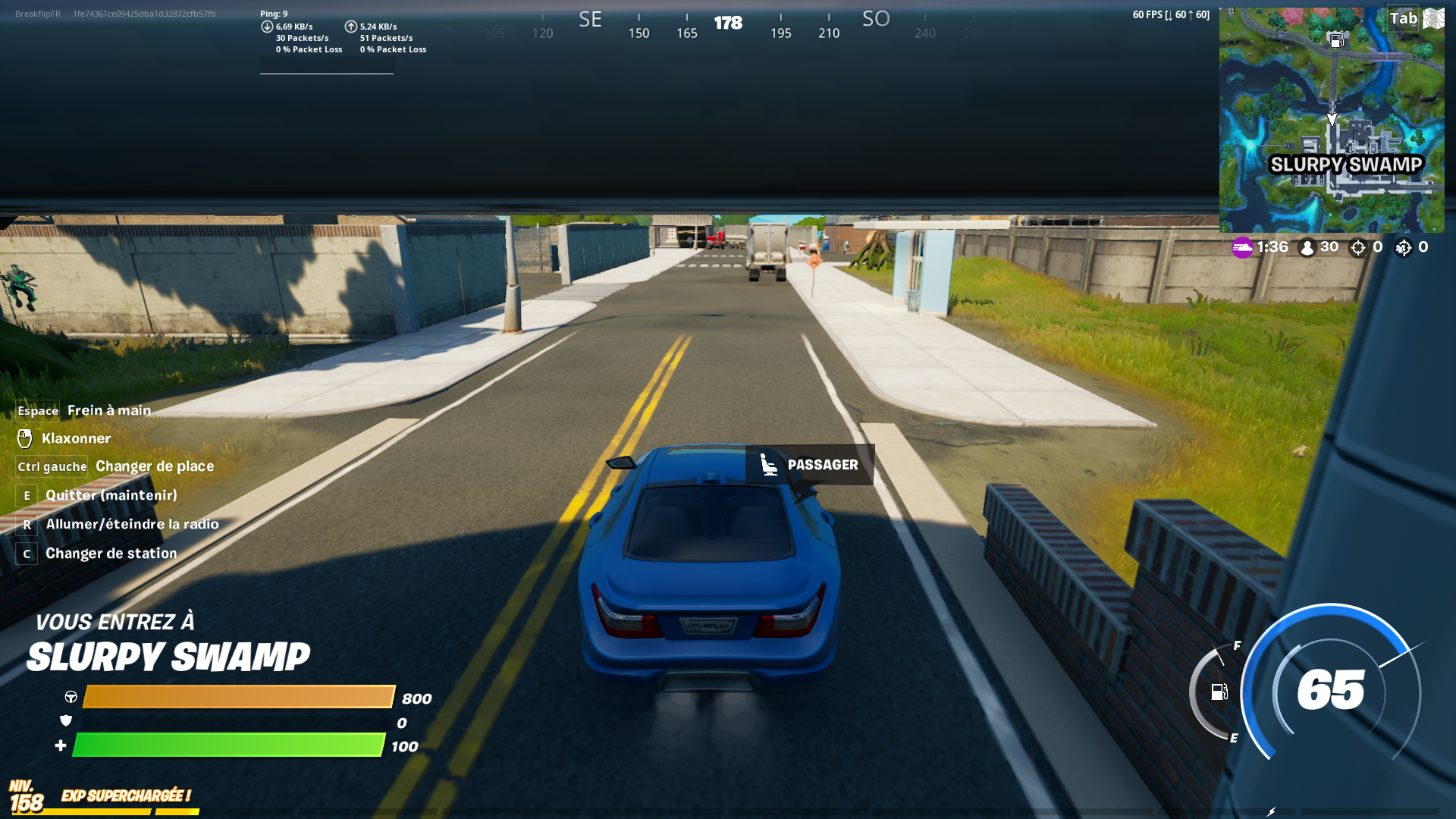Click the health cross icon
1456x819 pixels.
(x=60, y=745)
